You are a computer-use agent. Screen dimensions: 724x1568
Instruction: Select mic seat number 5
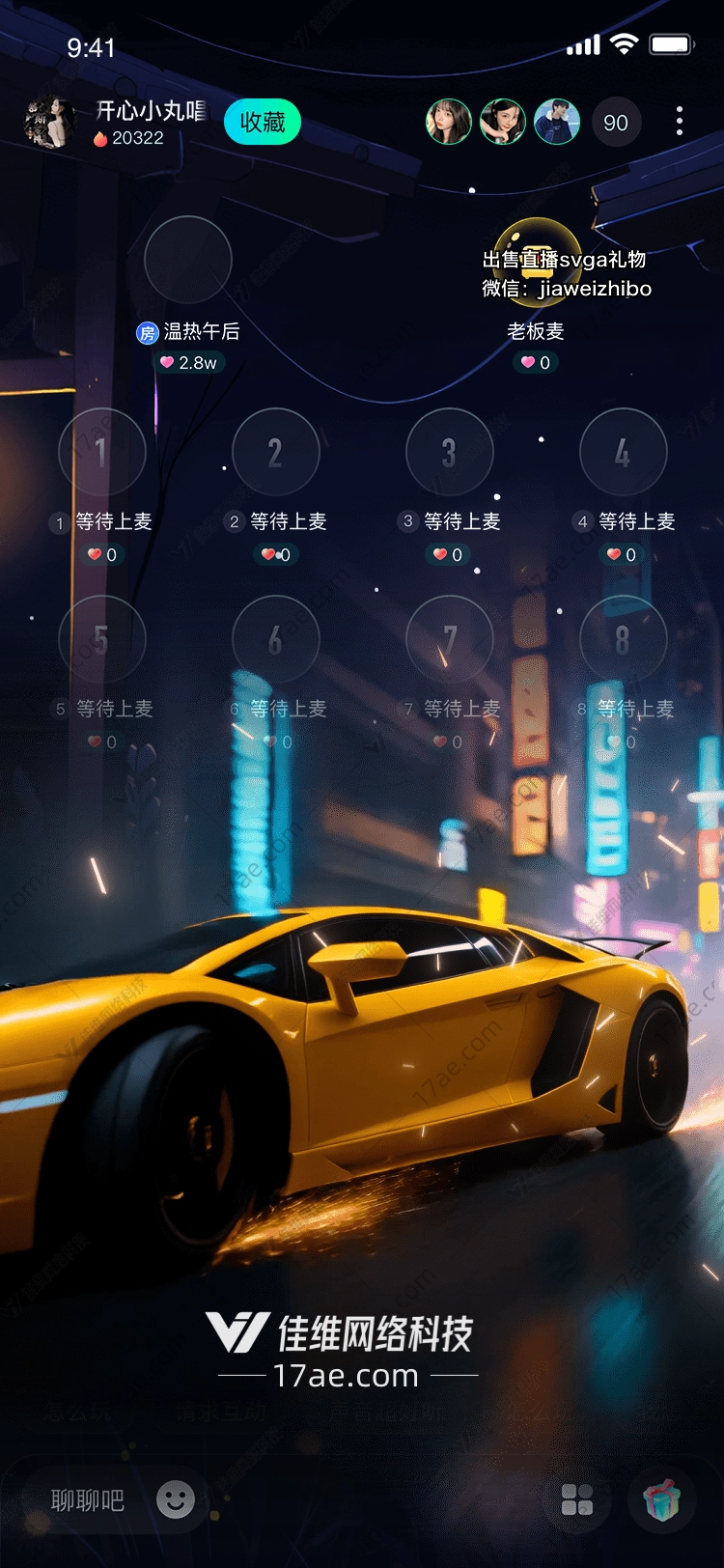click(x=101, y=639)
